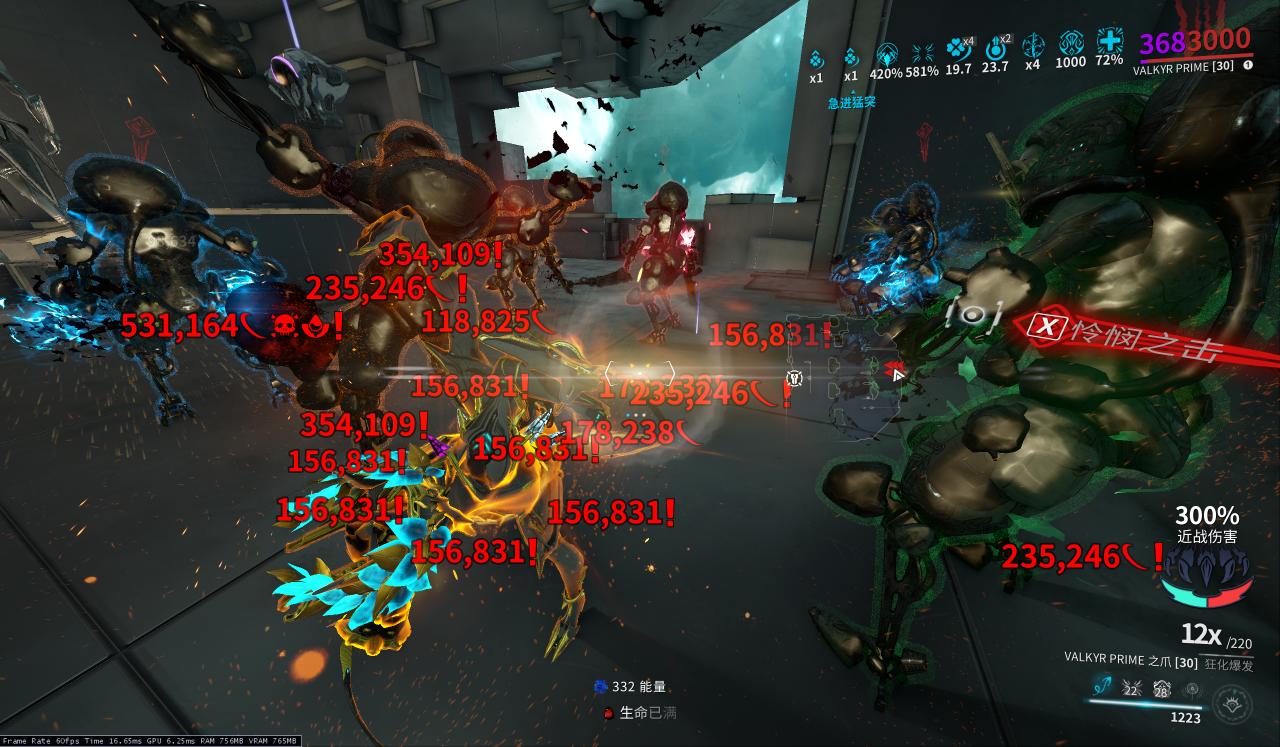Screen dimensions: 1280x747
Task: Click the circular Transference operator icon
Action: 1230,701
